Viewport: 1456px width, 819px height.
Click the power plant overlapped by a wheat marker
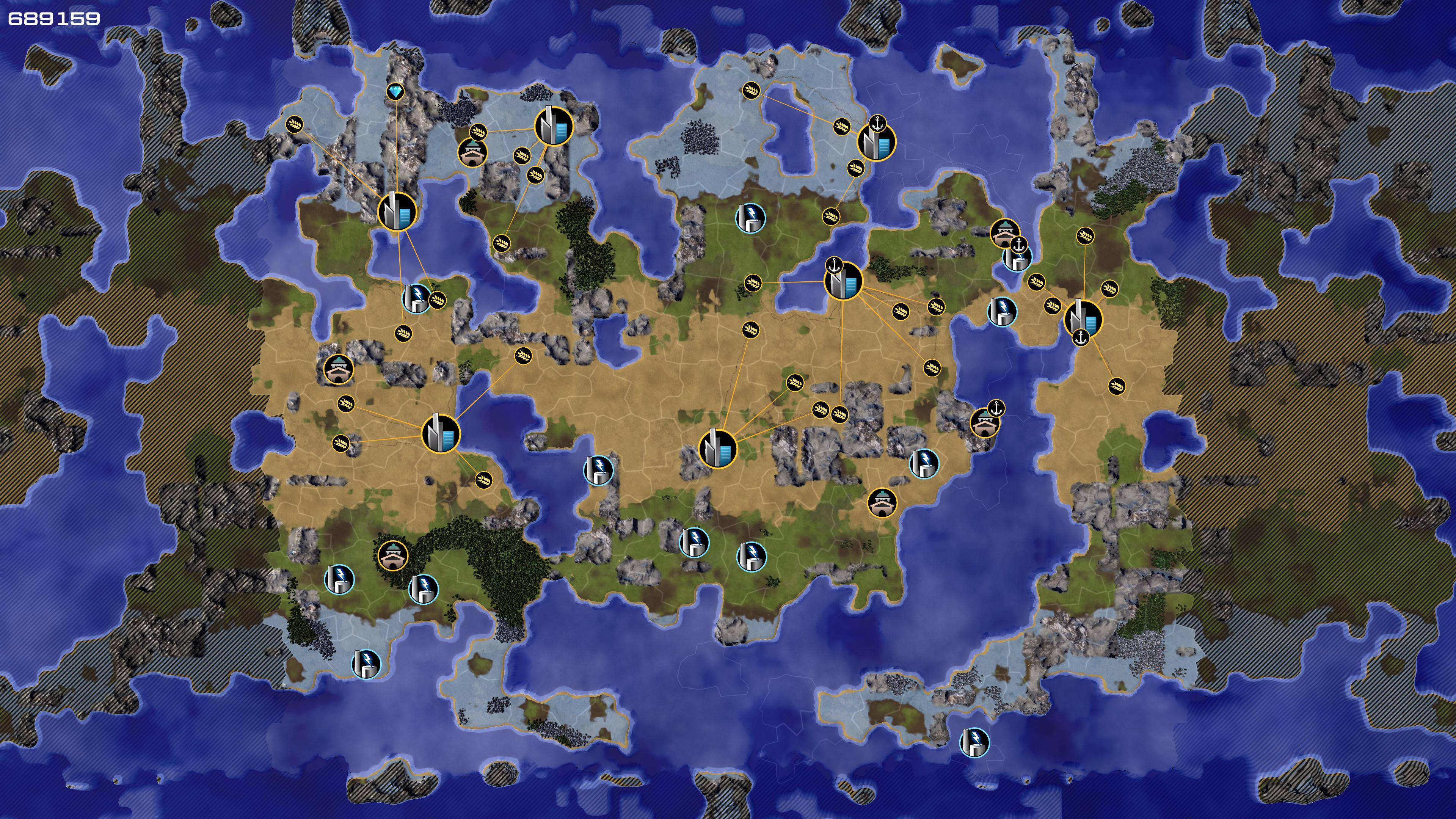pos(416,299)
